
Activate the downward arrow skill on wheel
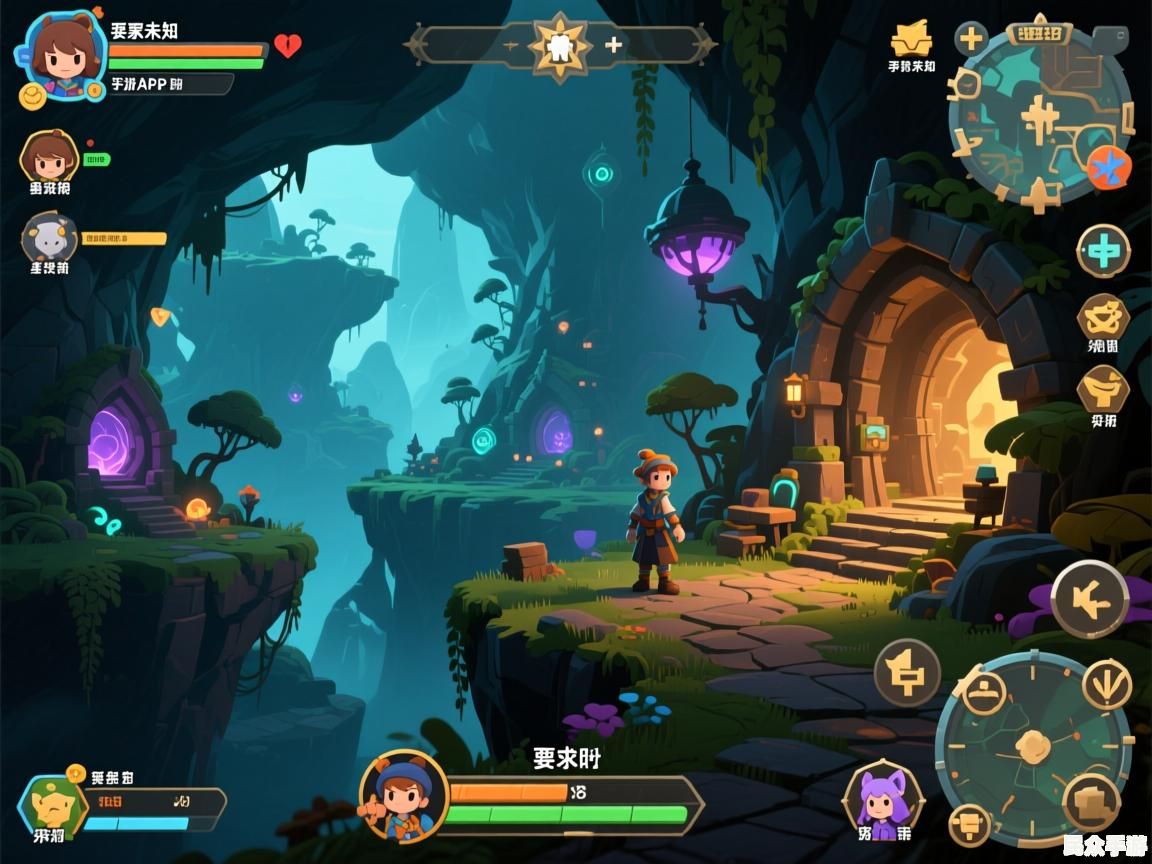(x=1107, y=685)
